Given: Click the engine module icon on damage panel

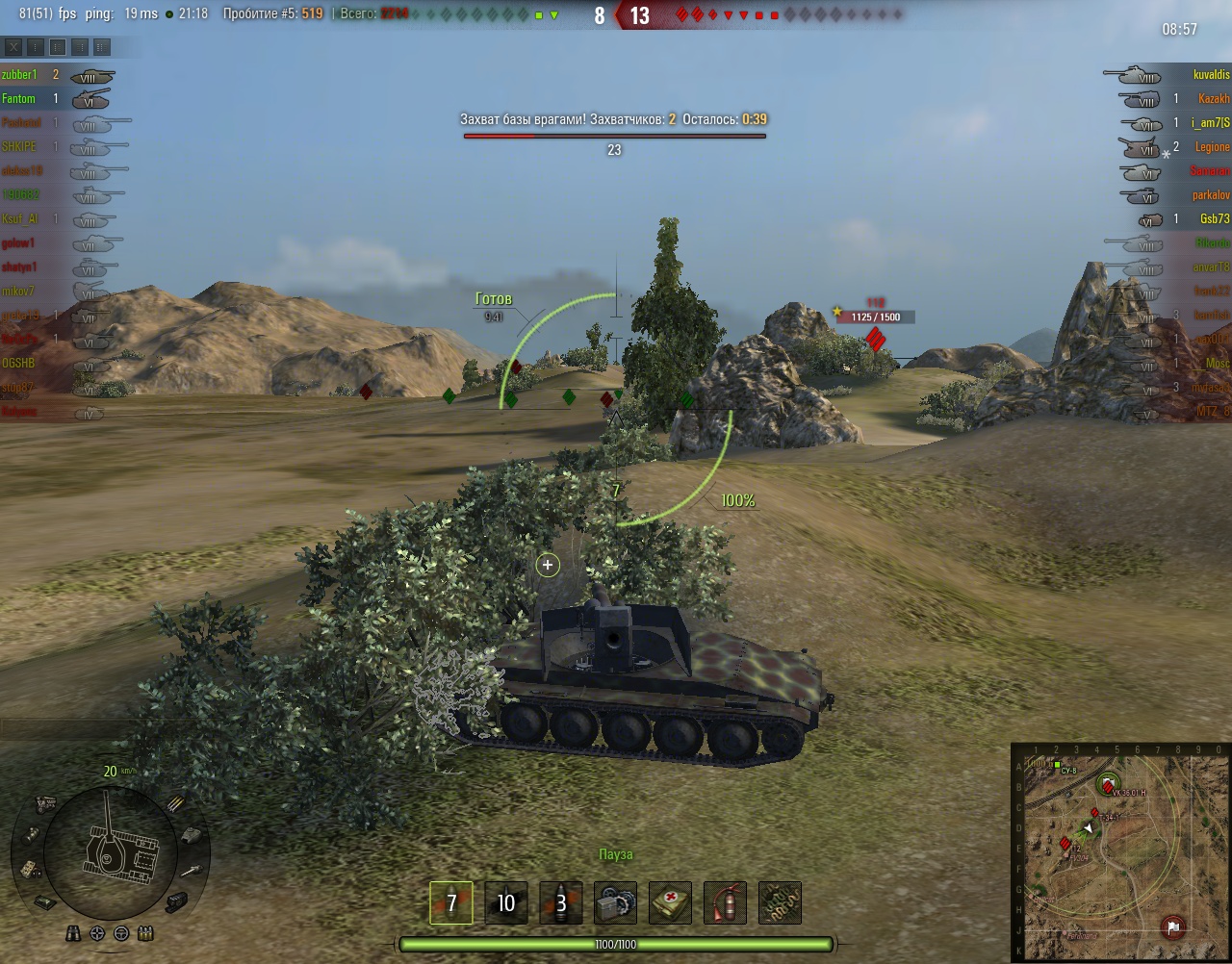Looking at the screenshot, I should coord(45,803).
